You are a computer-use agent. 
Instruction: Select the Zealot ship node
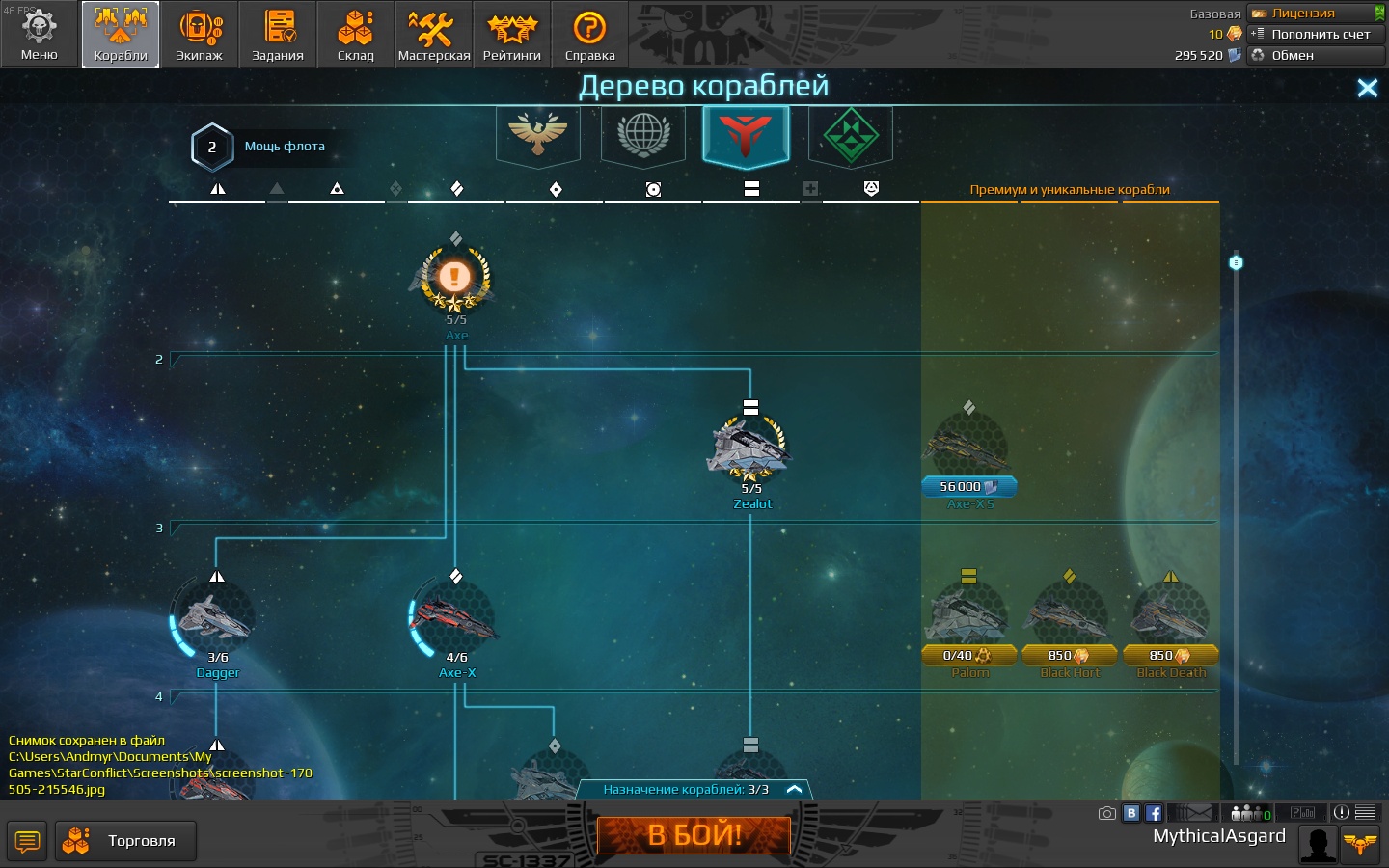[x=750, y=450]
